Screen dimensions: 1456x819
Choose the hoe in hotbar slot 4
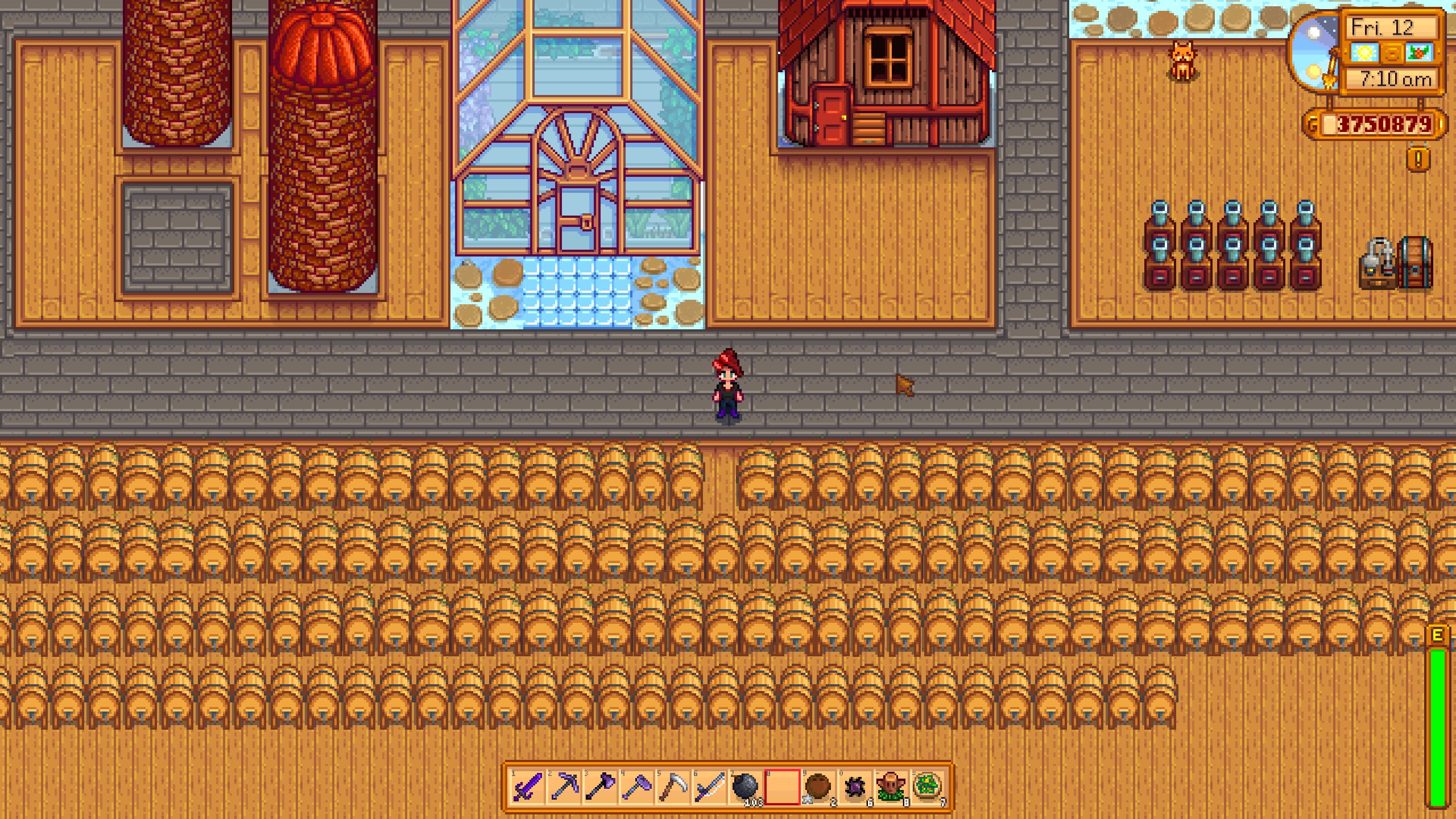tap(638, 787)
